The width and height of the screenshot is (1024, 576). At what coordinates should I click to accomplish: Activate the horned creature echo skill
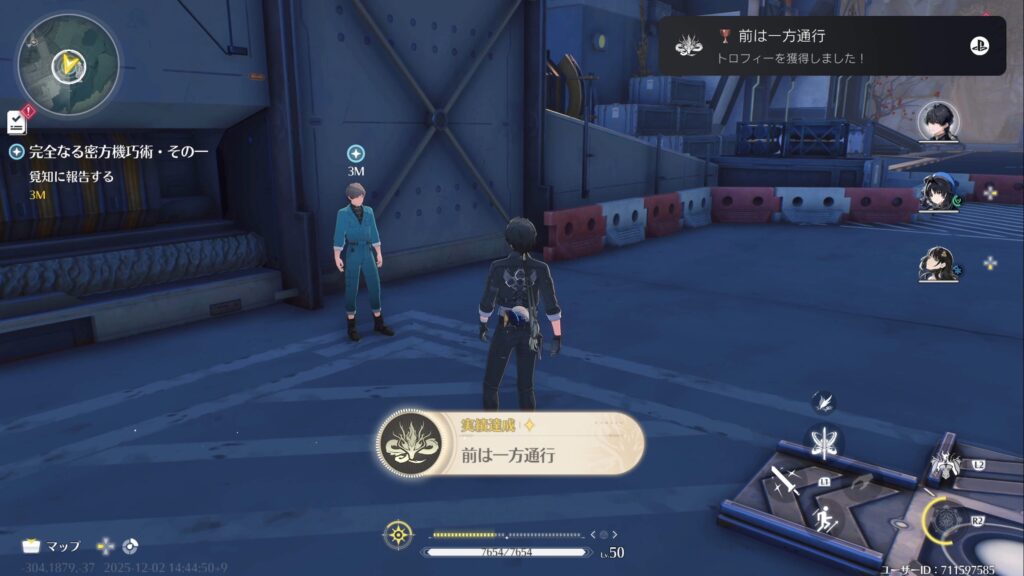pyautogui.click(x=944, y=462)
